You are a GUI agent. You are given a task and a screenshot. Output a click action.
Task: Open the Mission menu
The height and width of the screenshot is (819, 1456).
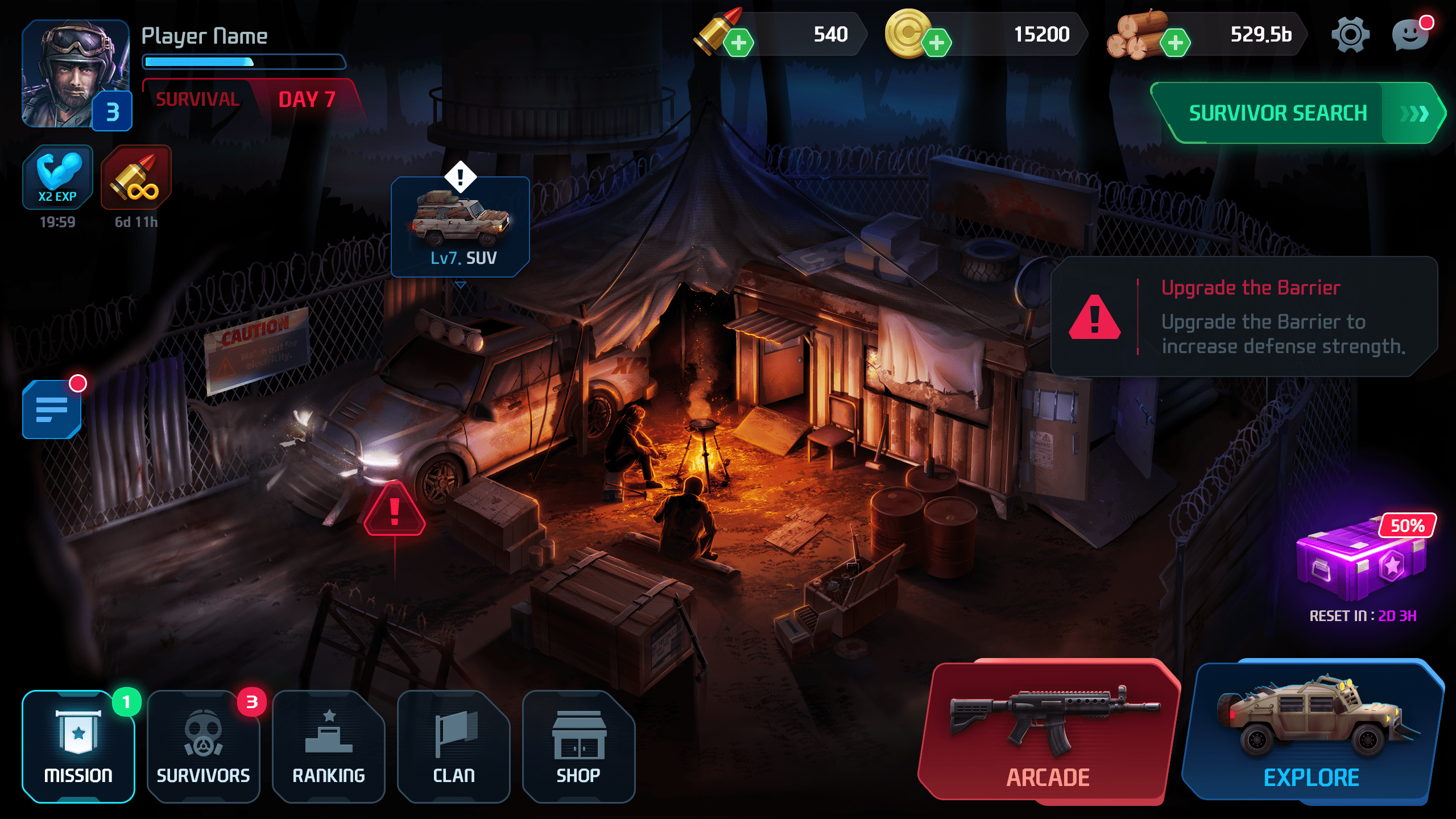pos(78,746)
